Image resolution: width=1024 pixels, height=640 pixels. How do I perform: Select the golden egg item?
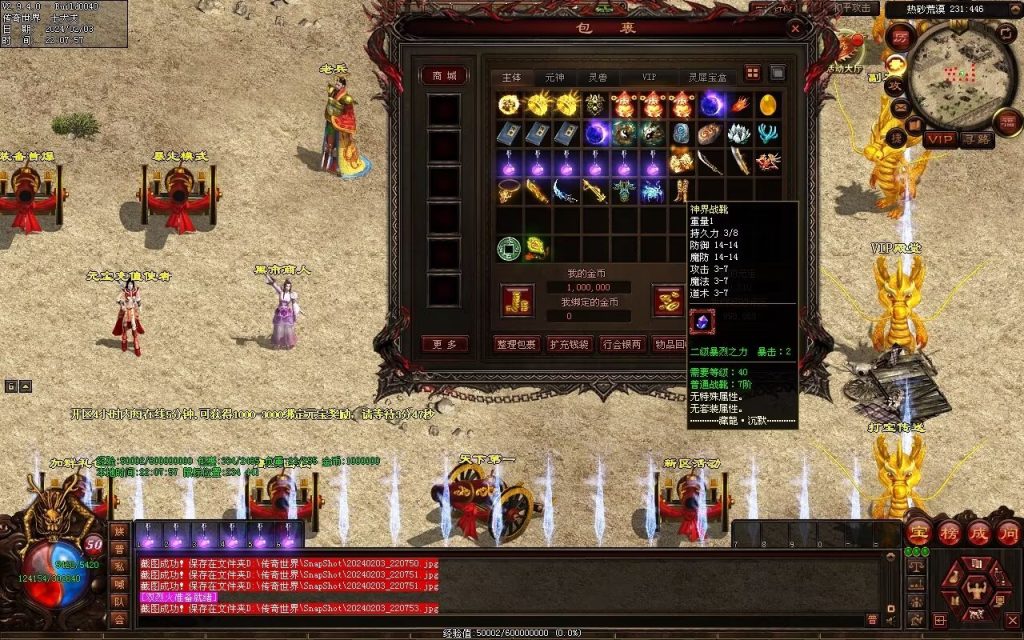[769, 104]
